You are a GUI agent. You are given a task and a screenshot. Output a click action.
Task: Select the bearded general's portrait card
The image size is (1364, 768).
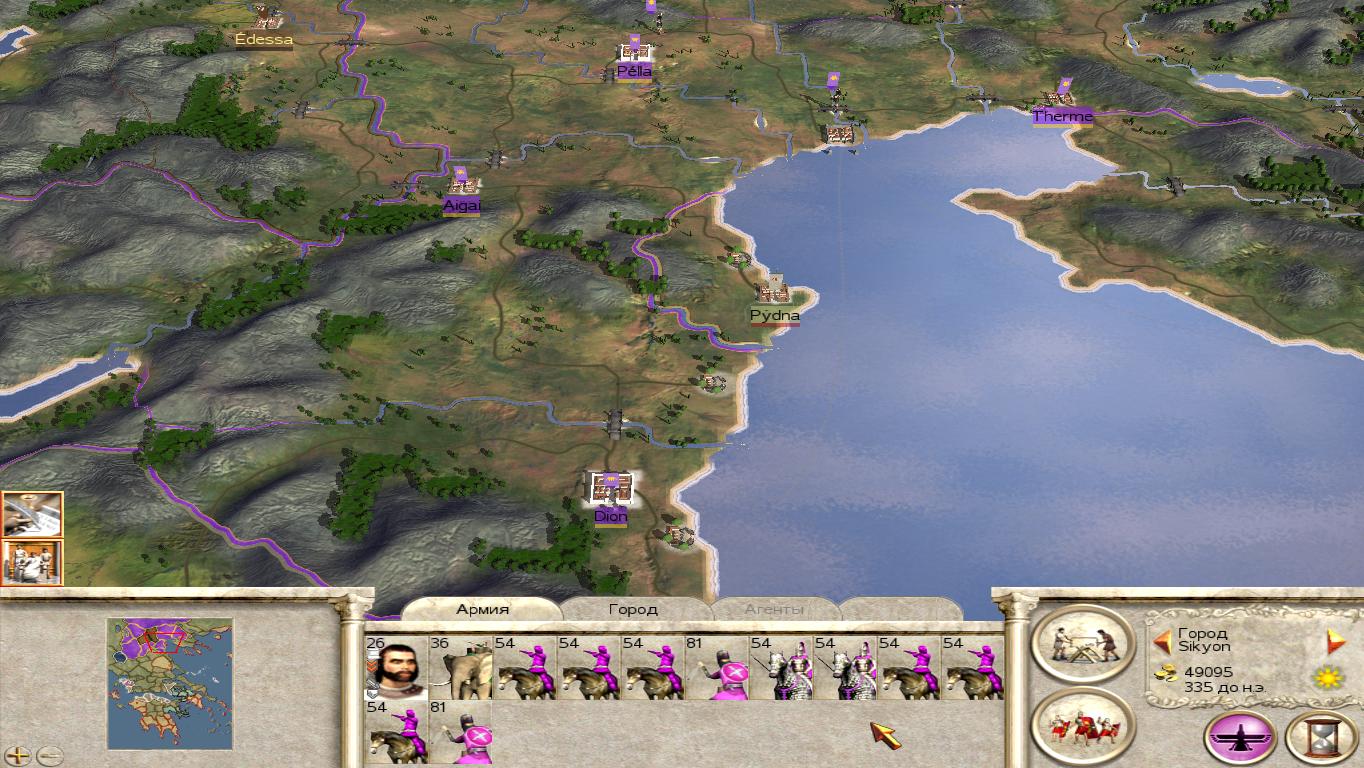click(x=397, y=667)
